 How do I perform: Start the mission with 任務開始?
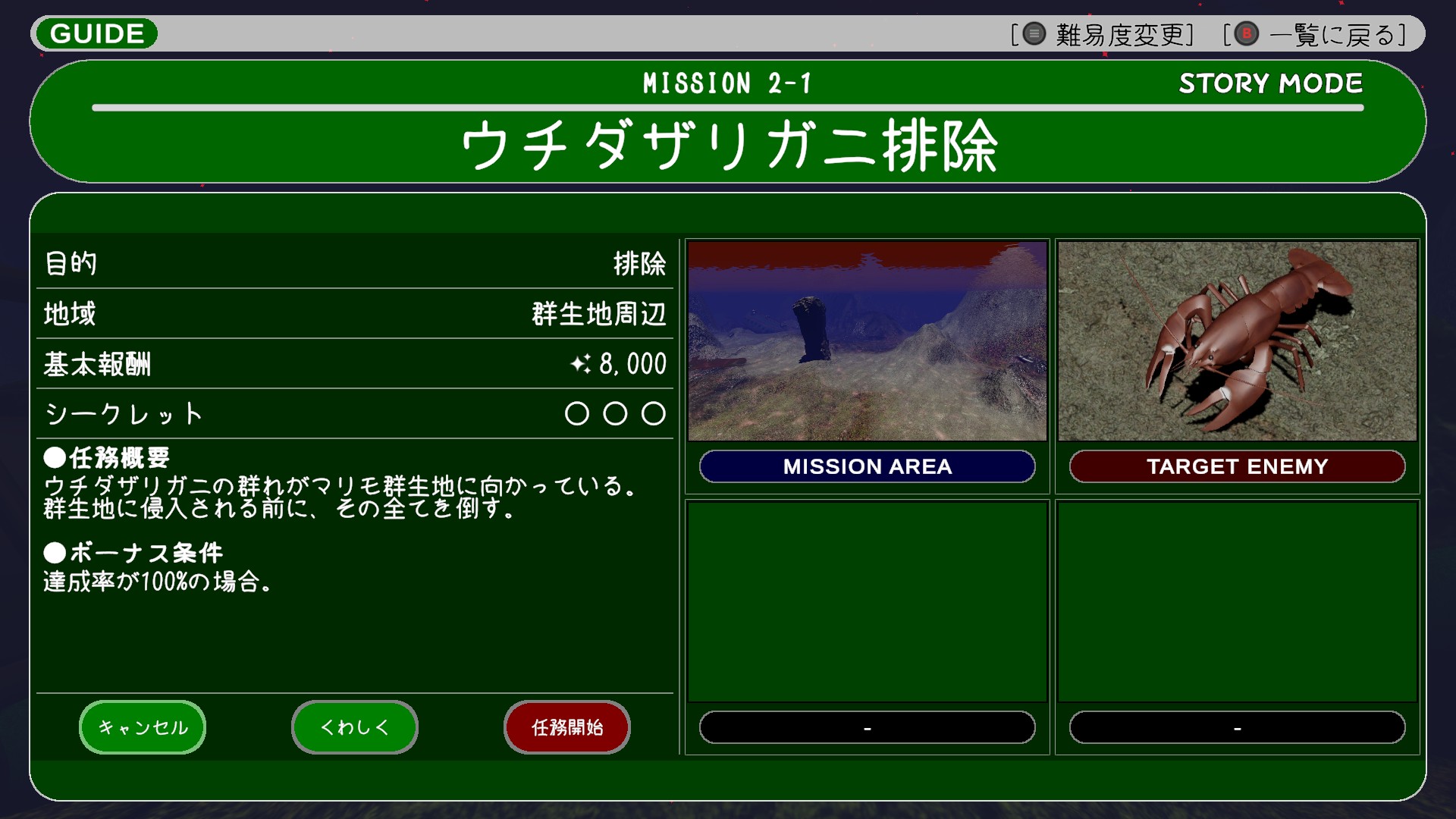coord(567,727)
